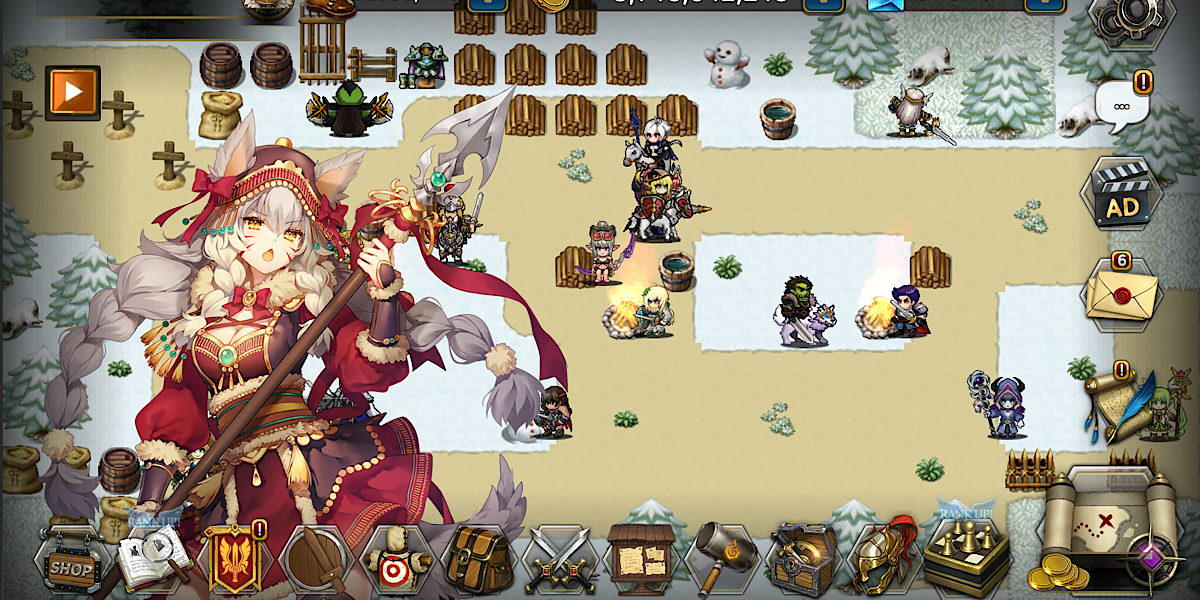Click the orange play arrow button
The width and height of the screenshot is (1200, 600).
73,93
